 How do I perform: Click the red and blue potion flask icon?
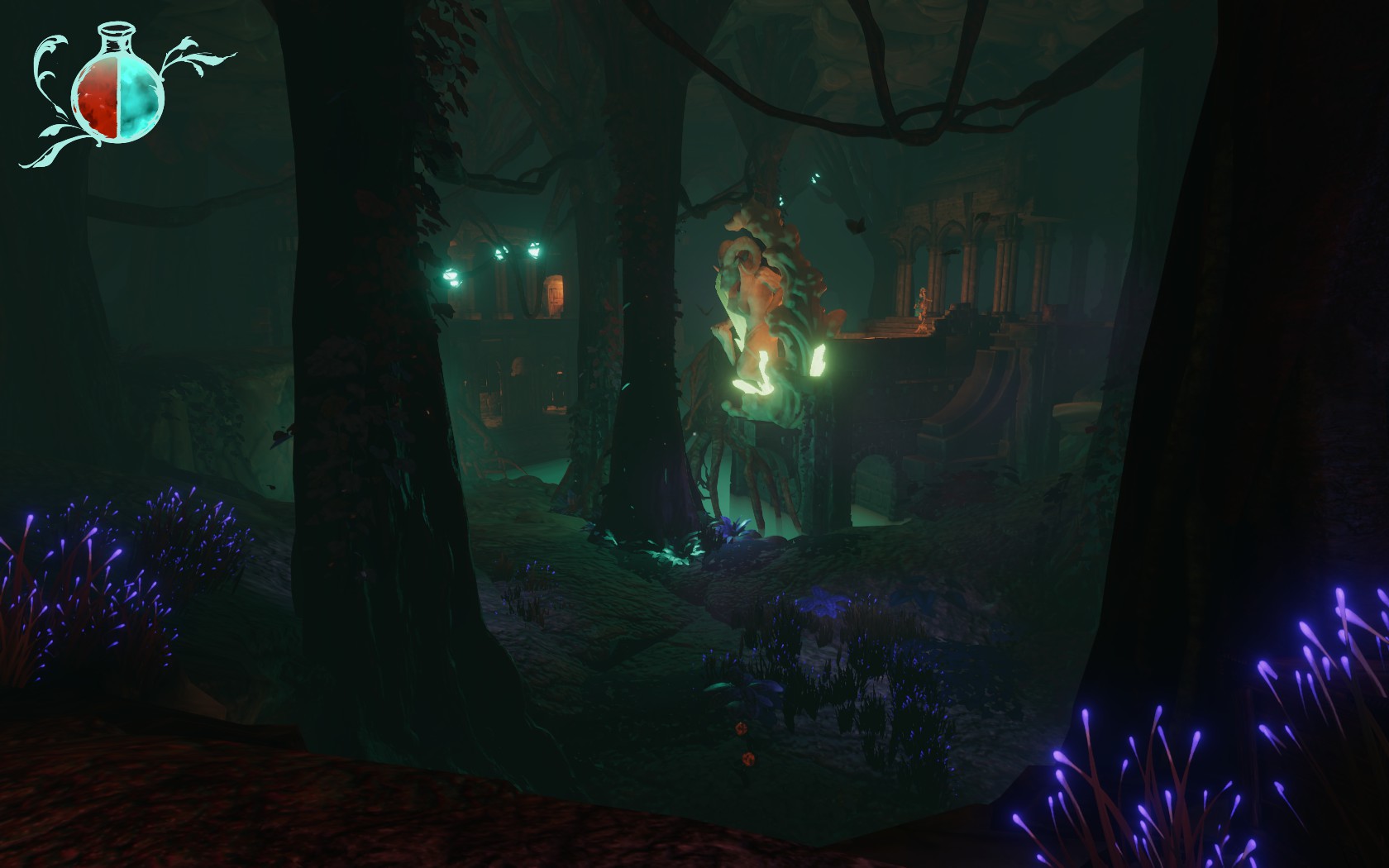pyautogui.click(x=118, y=95)
